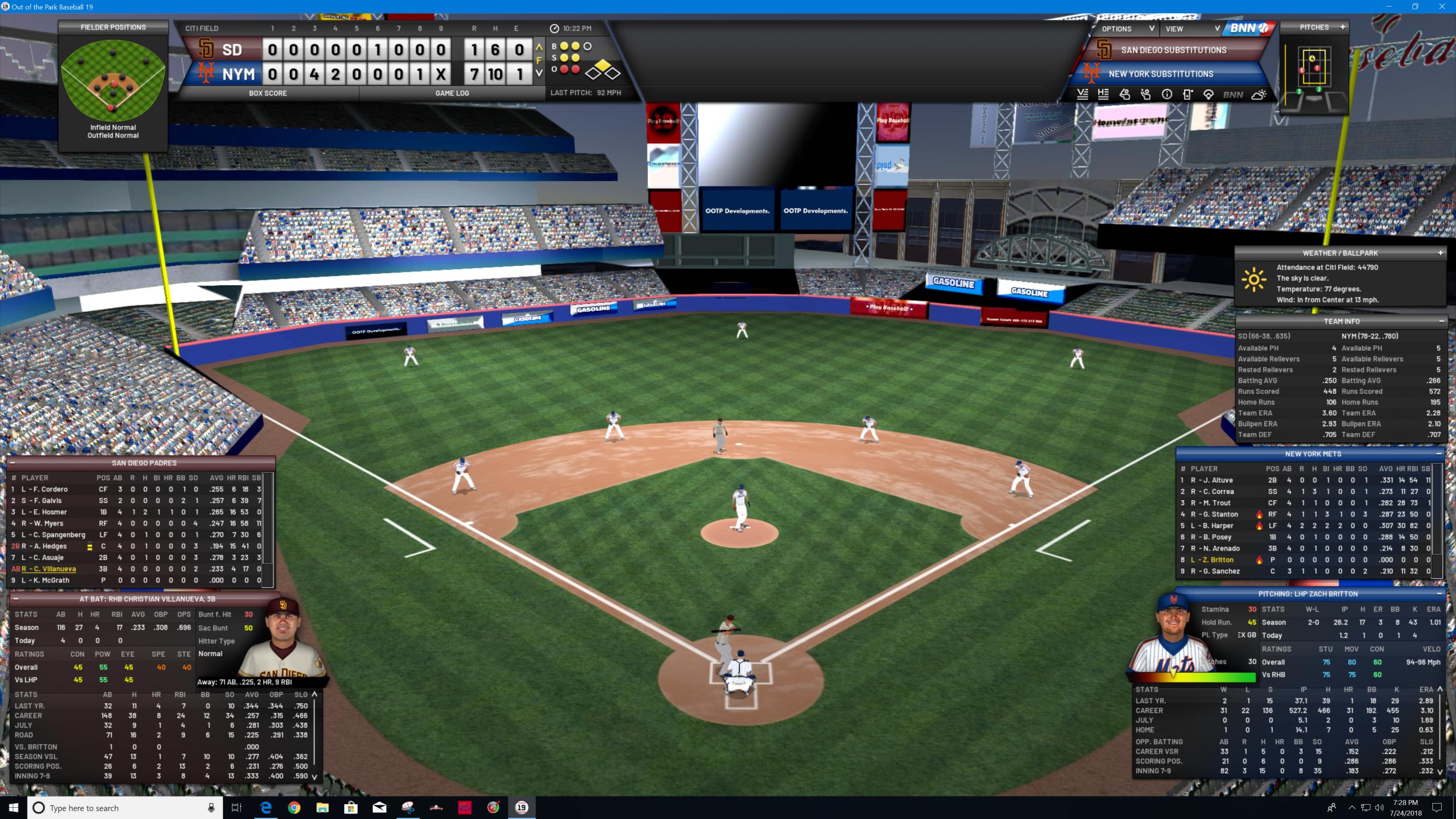
Task: Expand the Pitches panel with plus
Action: 1342,27
